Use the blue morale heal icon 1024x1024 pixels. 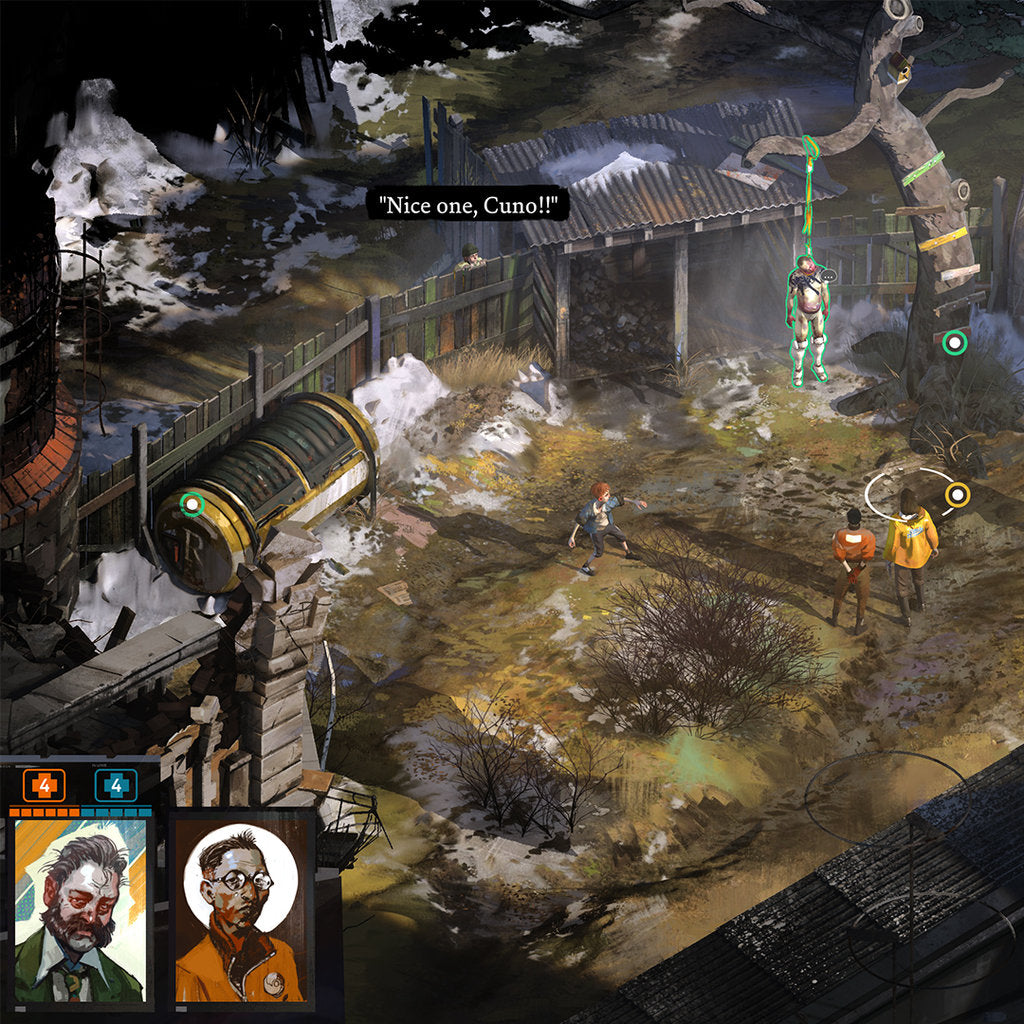(x=116, y=785)
